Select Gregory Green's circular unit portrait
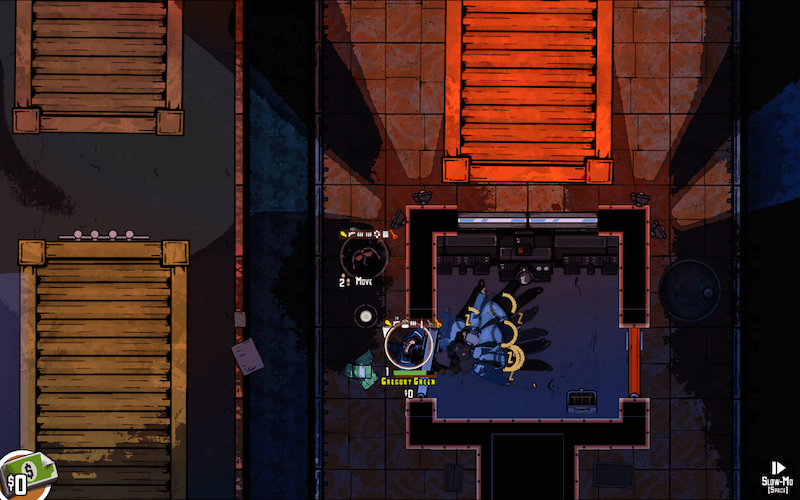 coord(408,346)
